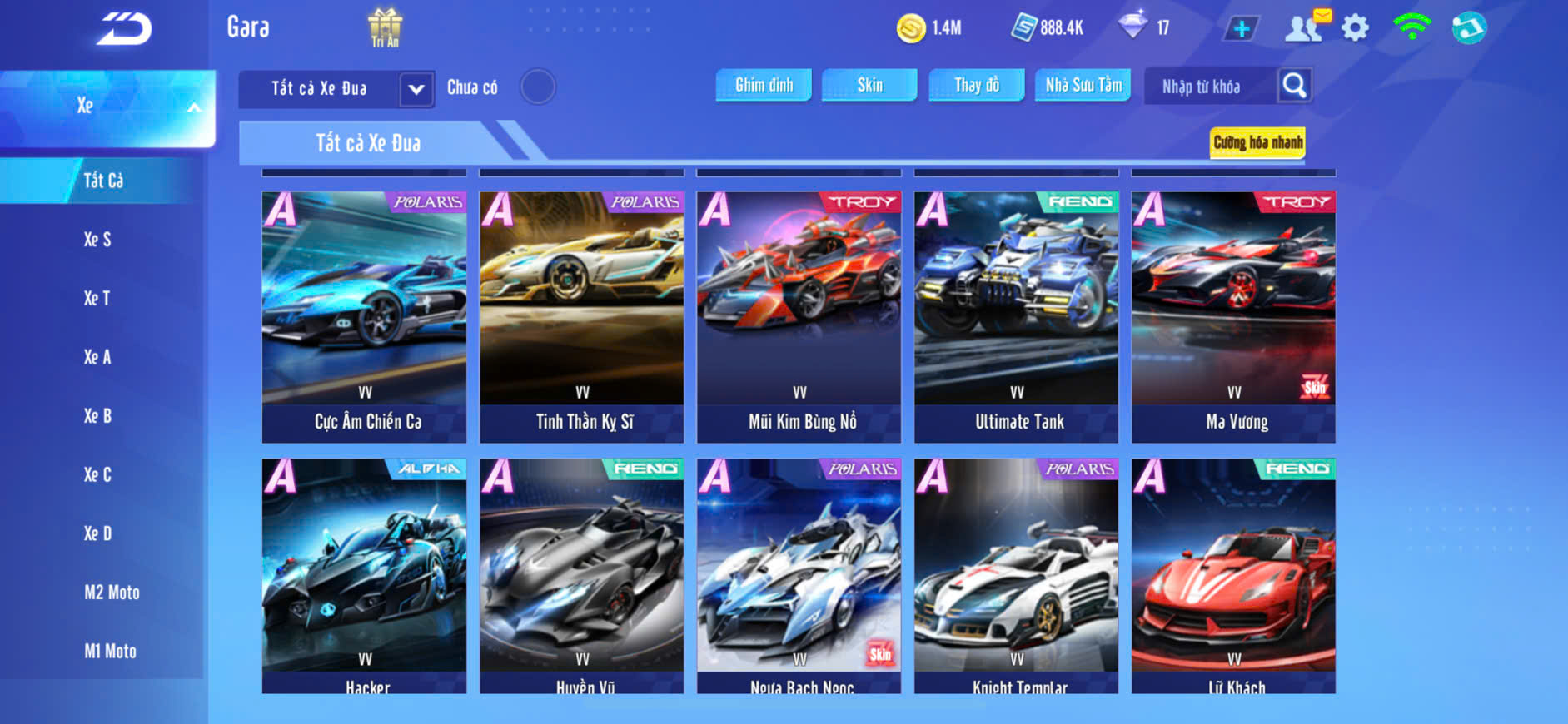The image size is (1568, 724).
Task: Activate Cường hóa nhanh quick upgrade
Action: [x=1257, y=143]
